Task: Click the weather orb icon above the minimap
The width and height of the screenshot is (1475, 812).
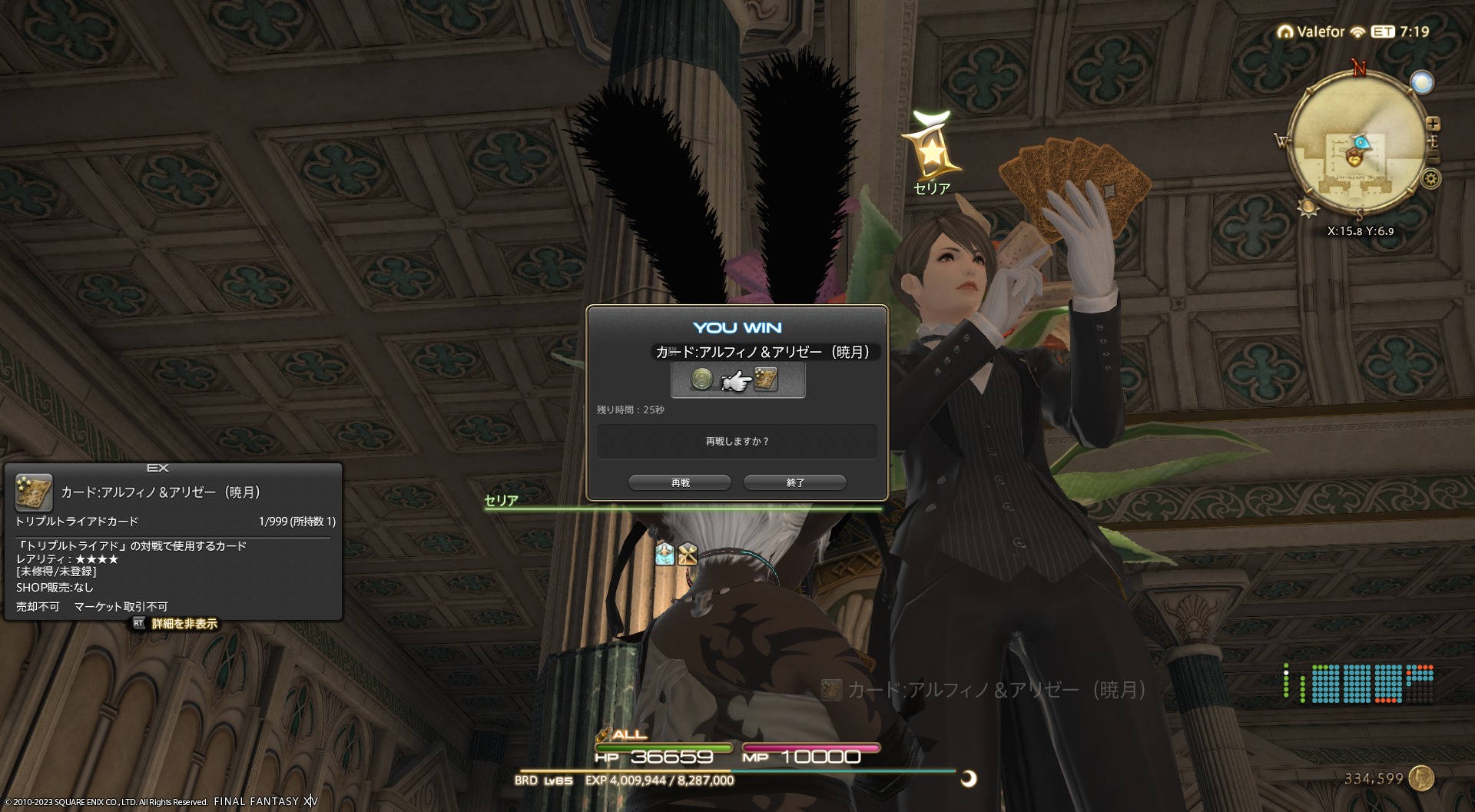Action: coord(1422,82)
